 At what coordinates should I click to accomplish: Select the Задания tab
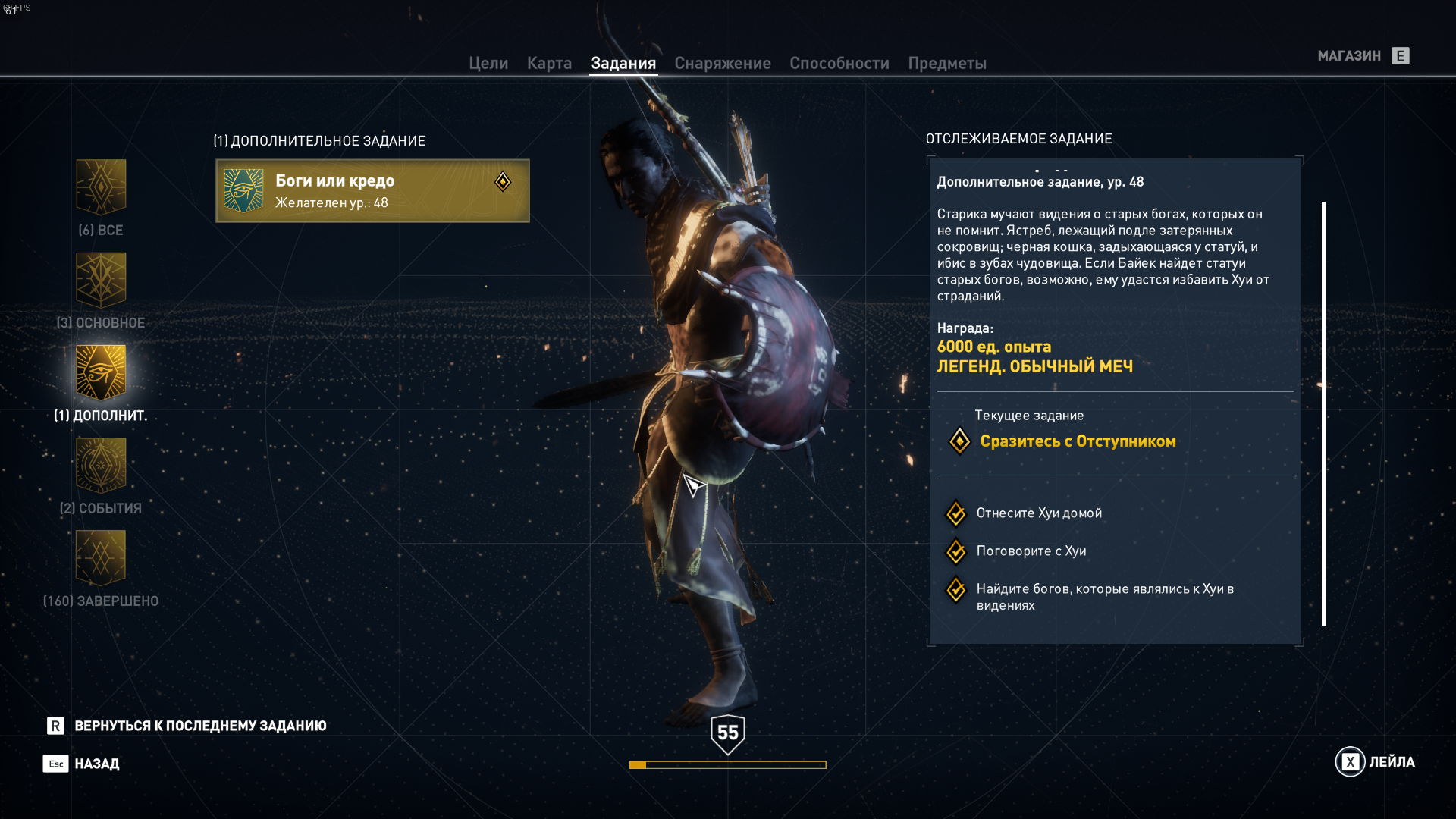[623, 64]
